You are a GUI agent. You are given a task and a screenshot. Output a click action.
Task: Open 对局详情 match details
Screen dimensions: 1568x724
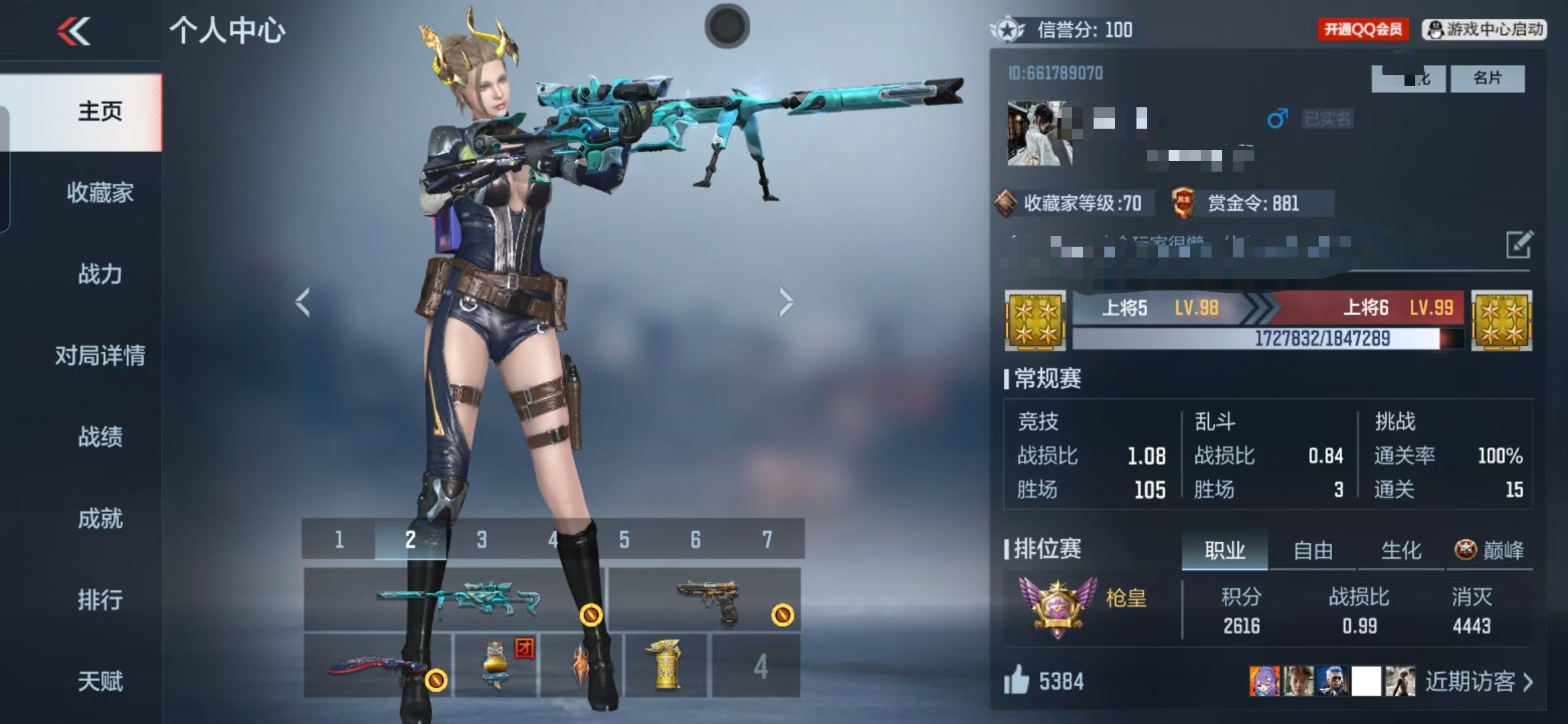[x=100, y=355]
